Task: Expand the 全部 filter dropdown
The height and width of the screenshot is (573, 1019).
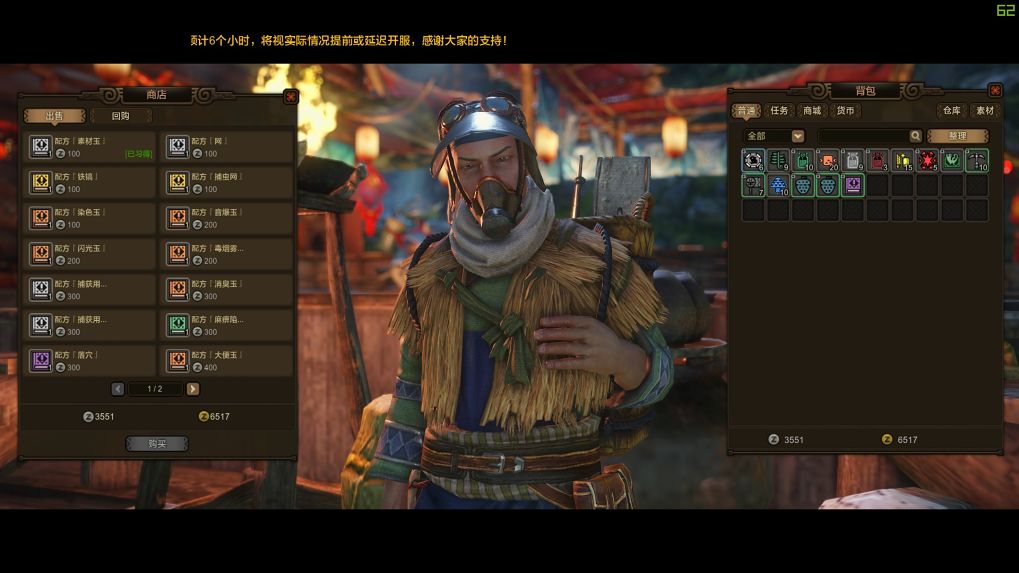Action: pos(797,136)
